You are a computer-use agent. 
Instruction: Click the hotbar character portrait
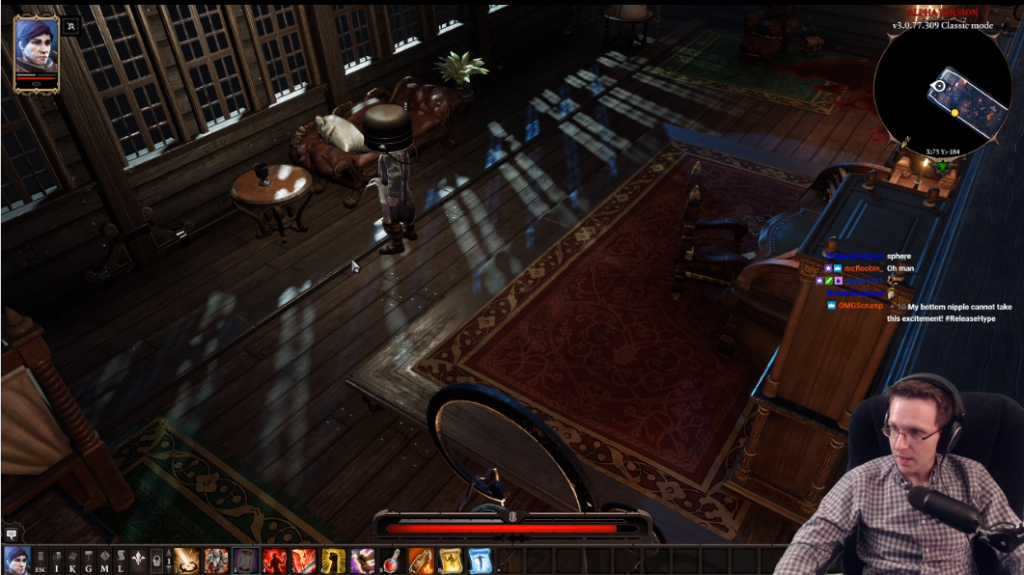(x=15, y=560)
